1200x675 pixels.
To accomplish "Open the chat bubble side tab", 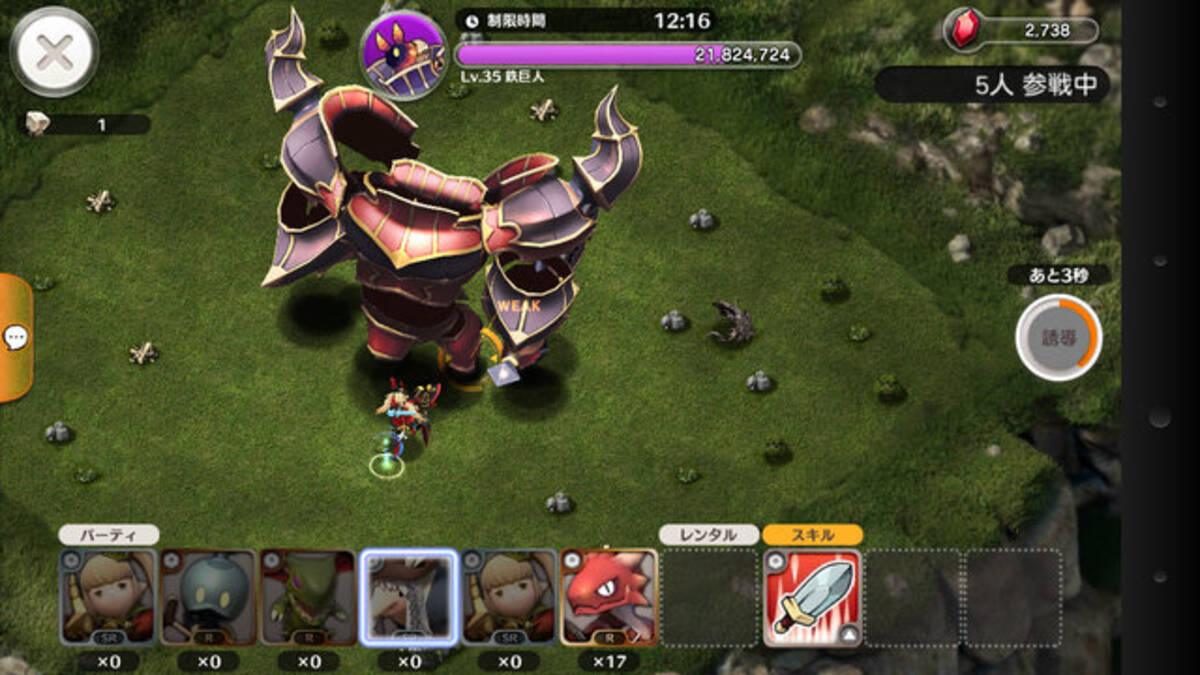I will (16, 338).
